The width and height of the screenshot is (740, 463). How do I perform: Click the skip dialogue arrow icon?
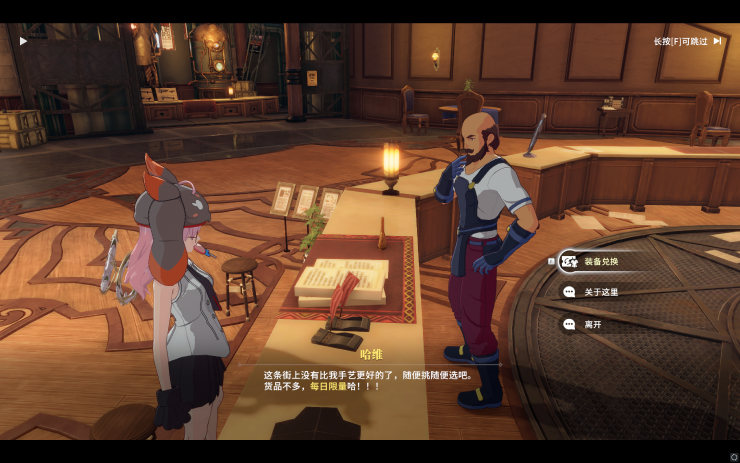717,41
